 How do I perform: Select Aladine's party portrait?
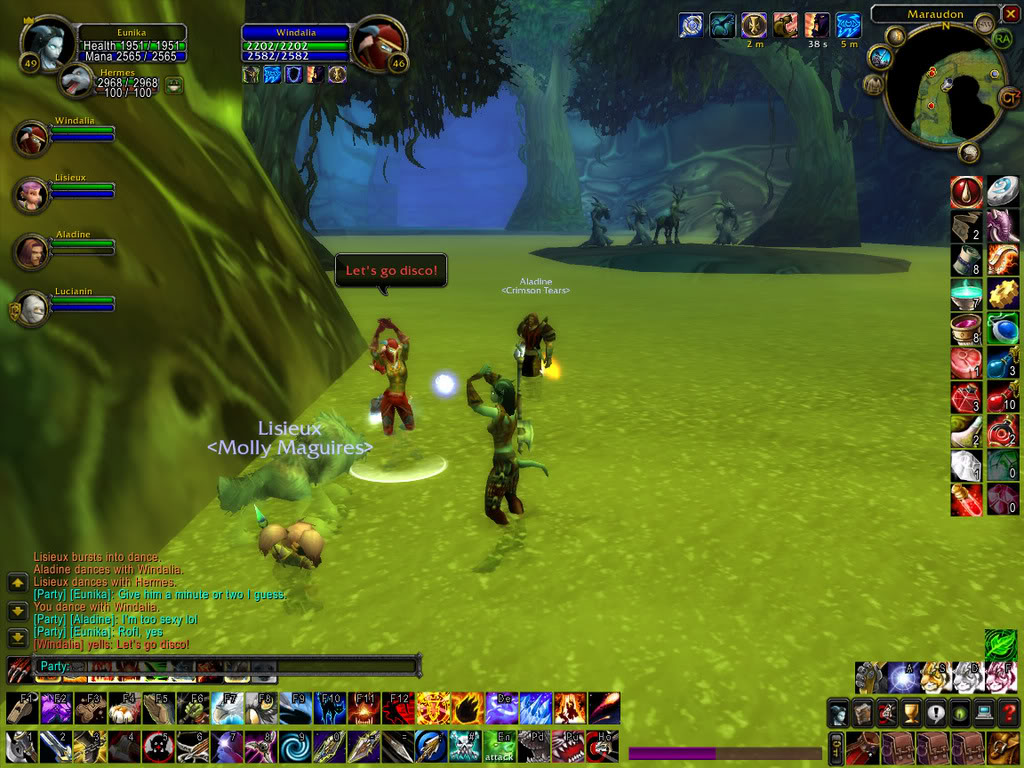tap(31, 251)
